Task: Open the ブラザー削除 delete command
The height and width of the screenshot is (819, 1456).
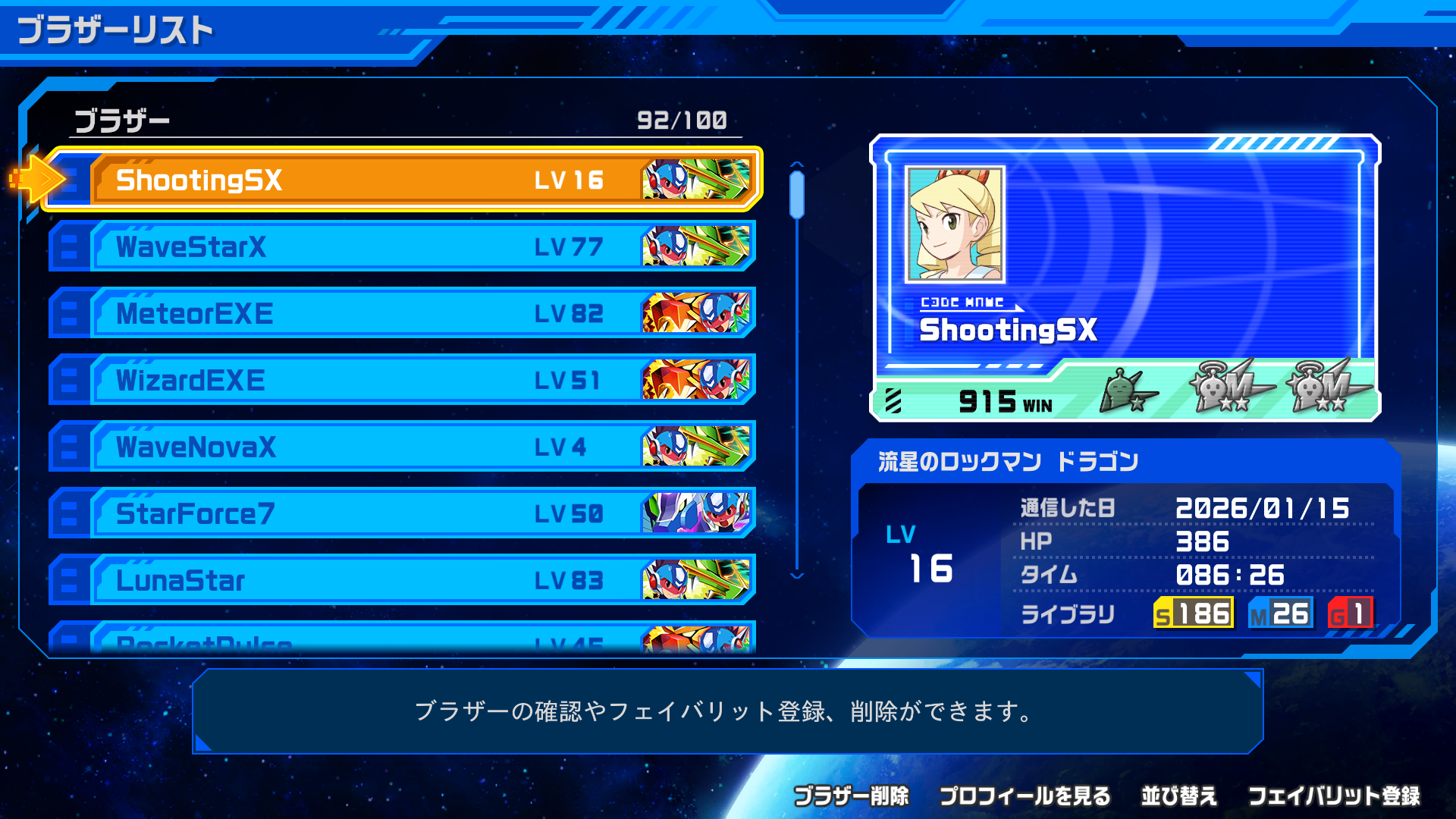Action: pyautogui.click(x=853, y=796)
